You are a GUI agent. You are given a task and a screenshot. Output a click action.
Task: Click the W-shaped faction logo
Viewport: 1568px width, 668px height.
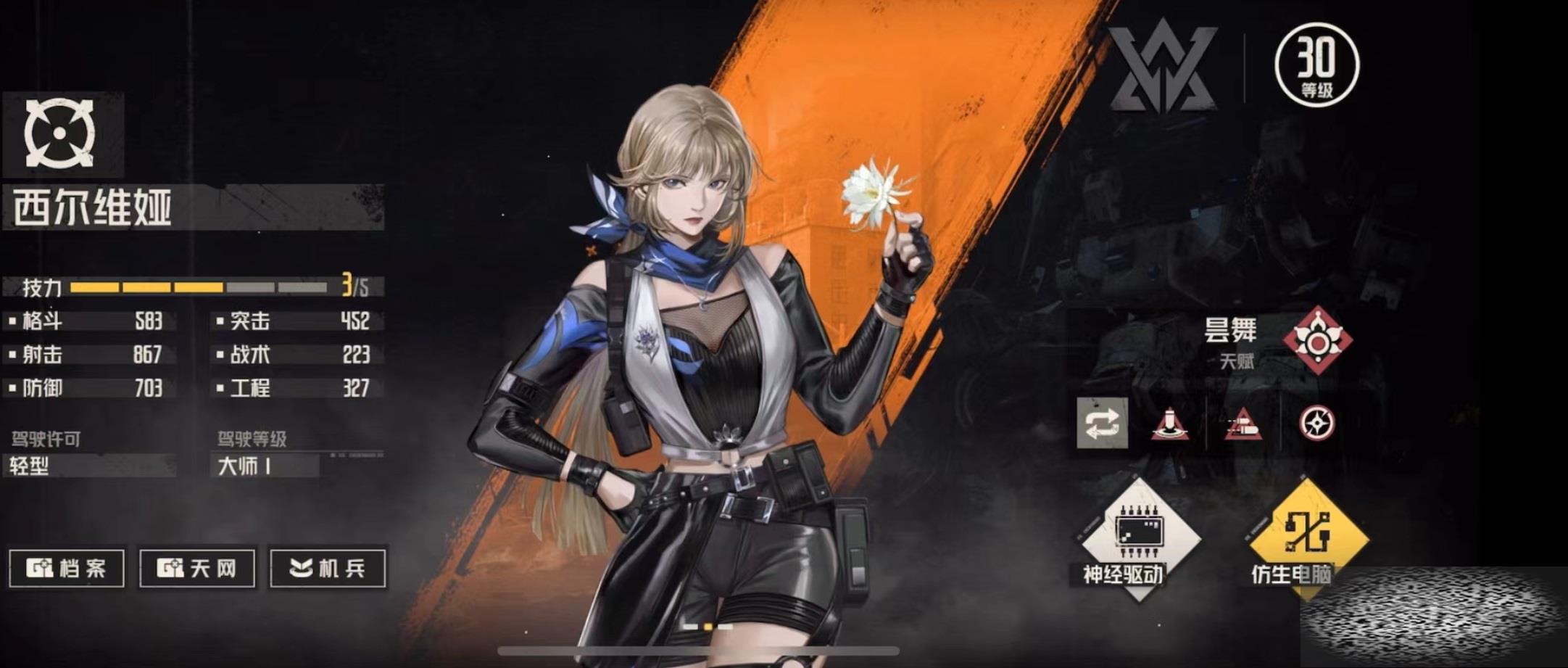1163,67
